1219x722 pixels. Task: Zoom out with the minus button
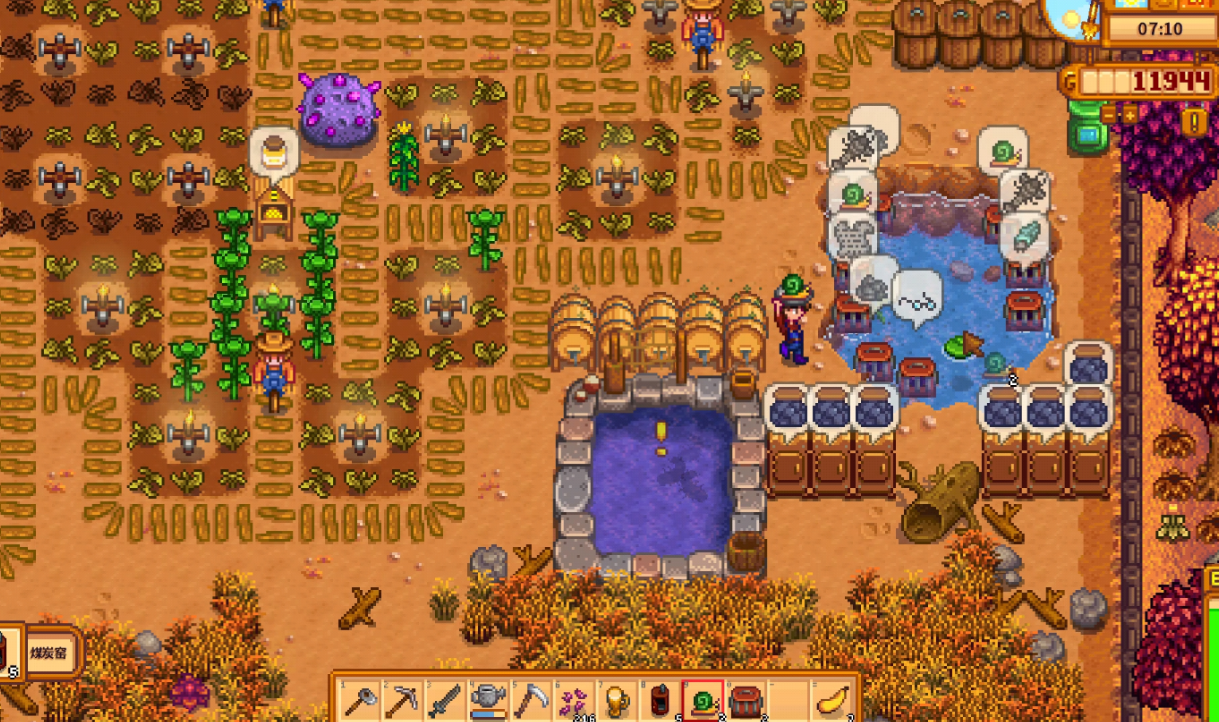(1110, 115)
